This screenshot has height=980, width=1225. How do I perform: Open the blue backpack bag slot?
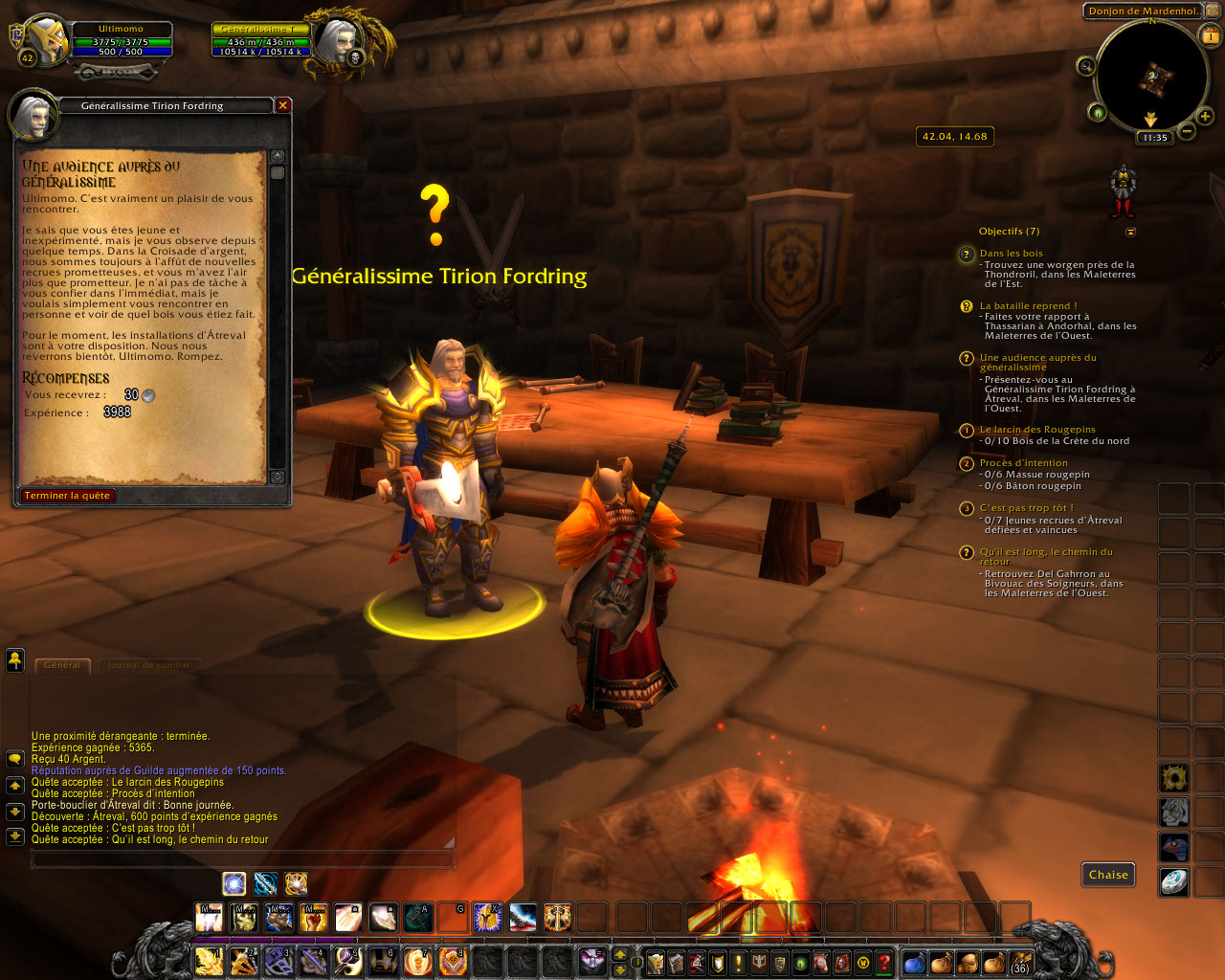tap(914, 962)
